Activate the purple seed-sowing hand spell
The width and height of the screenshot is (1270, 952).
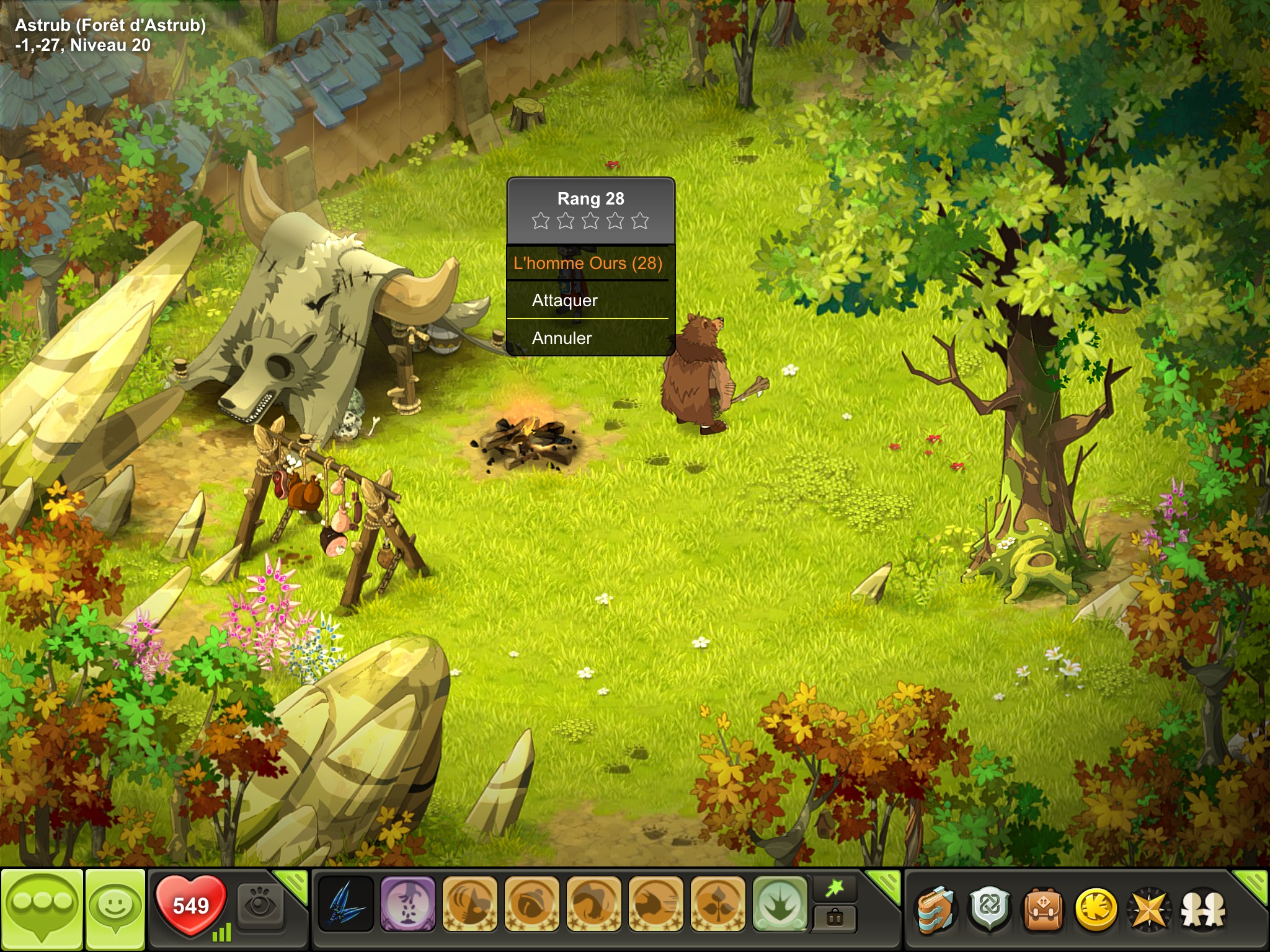(x=407, y=904)
